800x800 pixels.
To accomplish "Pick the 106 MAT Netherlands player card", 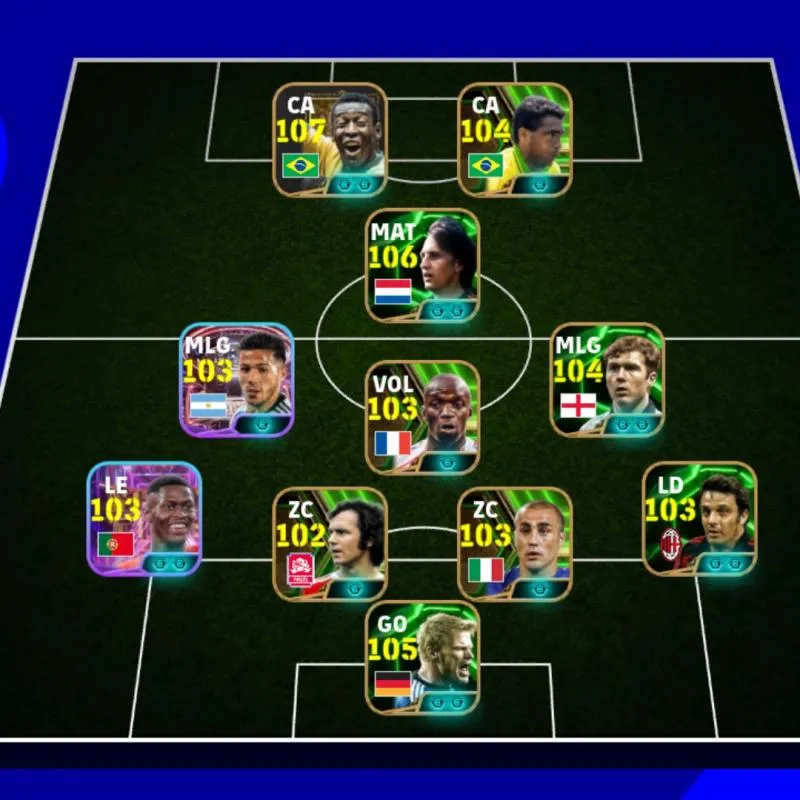I will click(422, 266).
